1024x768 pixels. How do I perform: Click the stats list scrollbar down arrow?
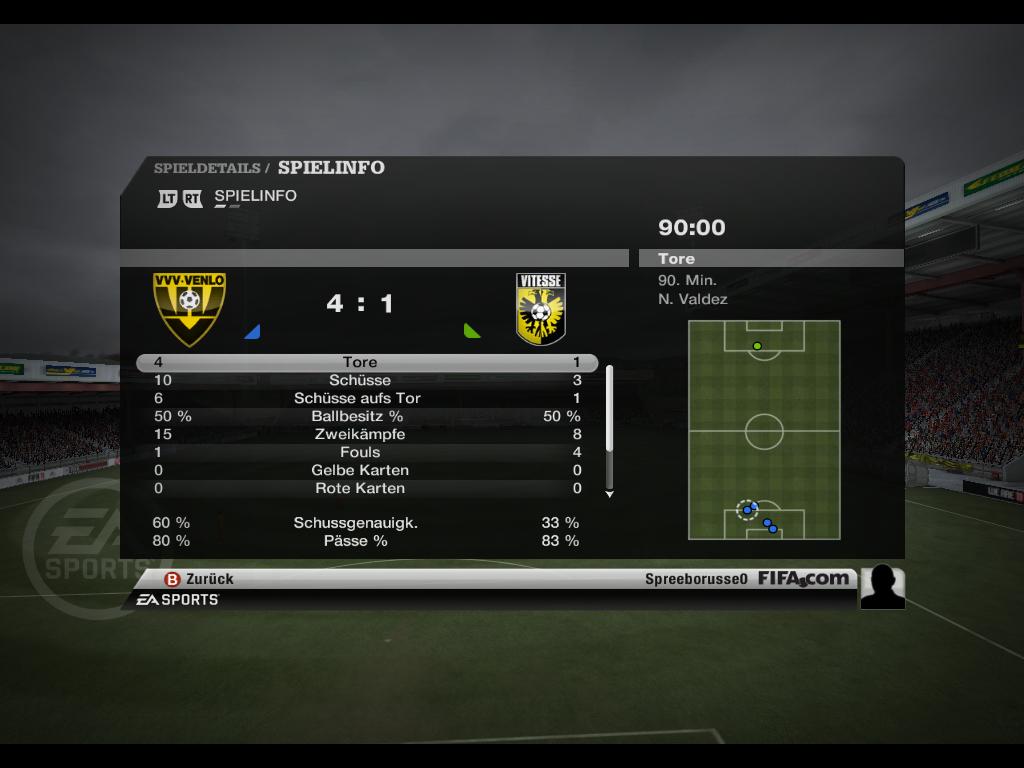coord(609,494)
